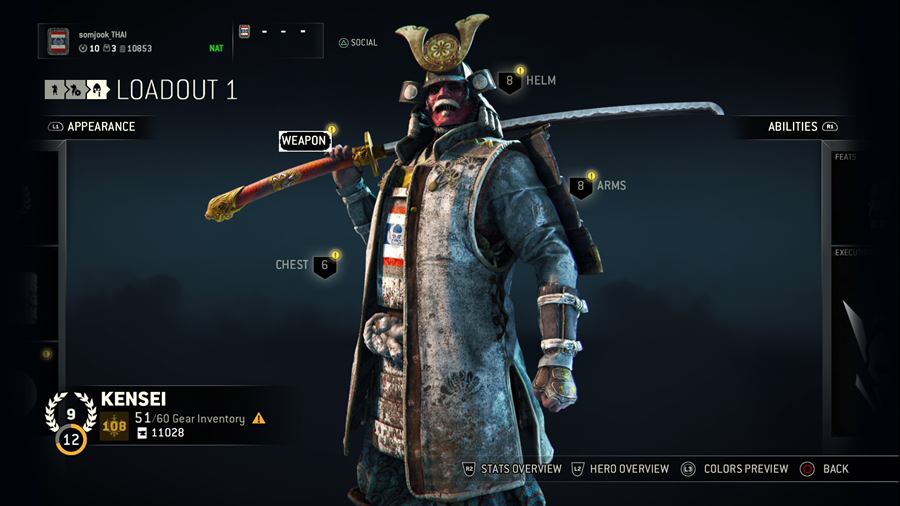Screen dimensions: 900x506
Task: Open the Kensei gear inventory
Action: 189,419
